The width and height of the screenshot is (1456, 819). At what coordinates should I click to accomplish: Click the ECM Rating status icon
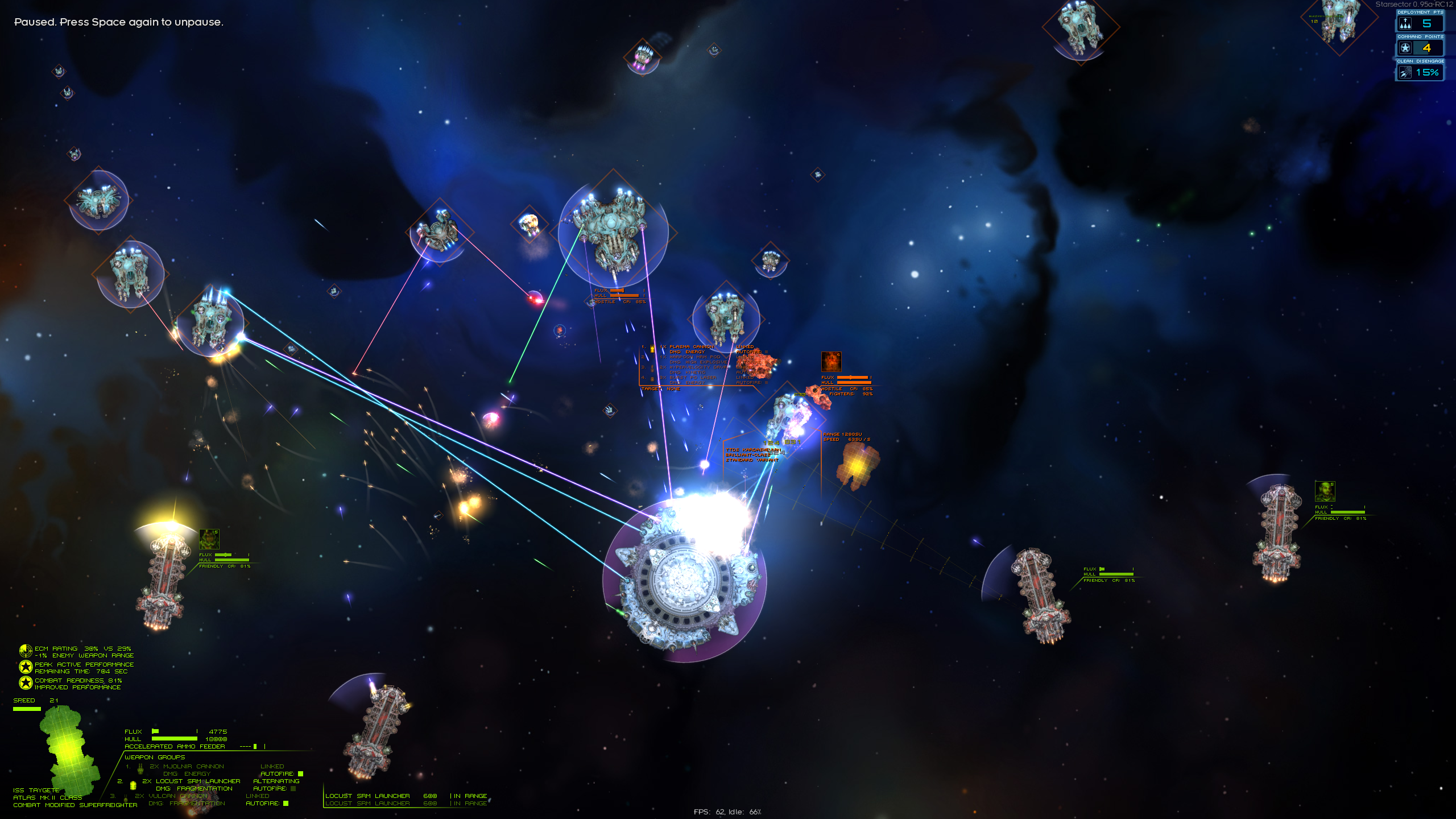pyautogui.click(x=26, y=651)
